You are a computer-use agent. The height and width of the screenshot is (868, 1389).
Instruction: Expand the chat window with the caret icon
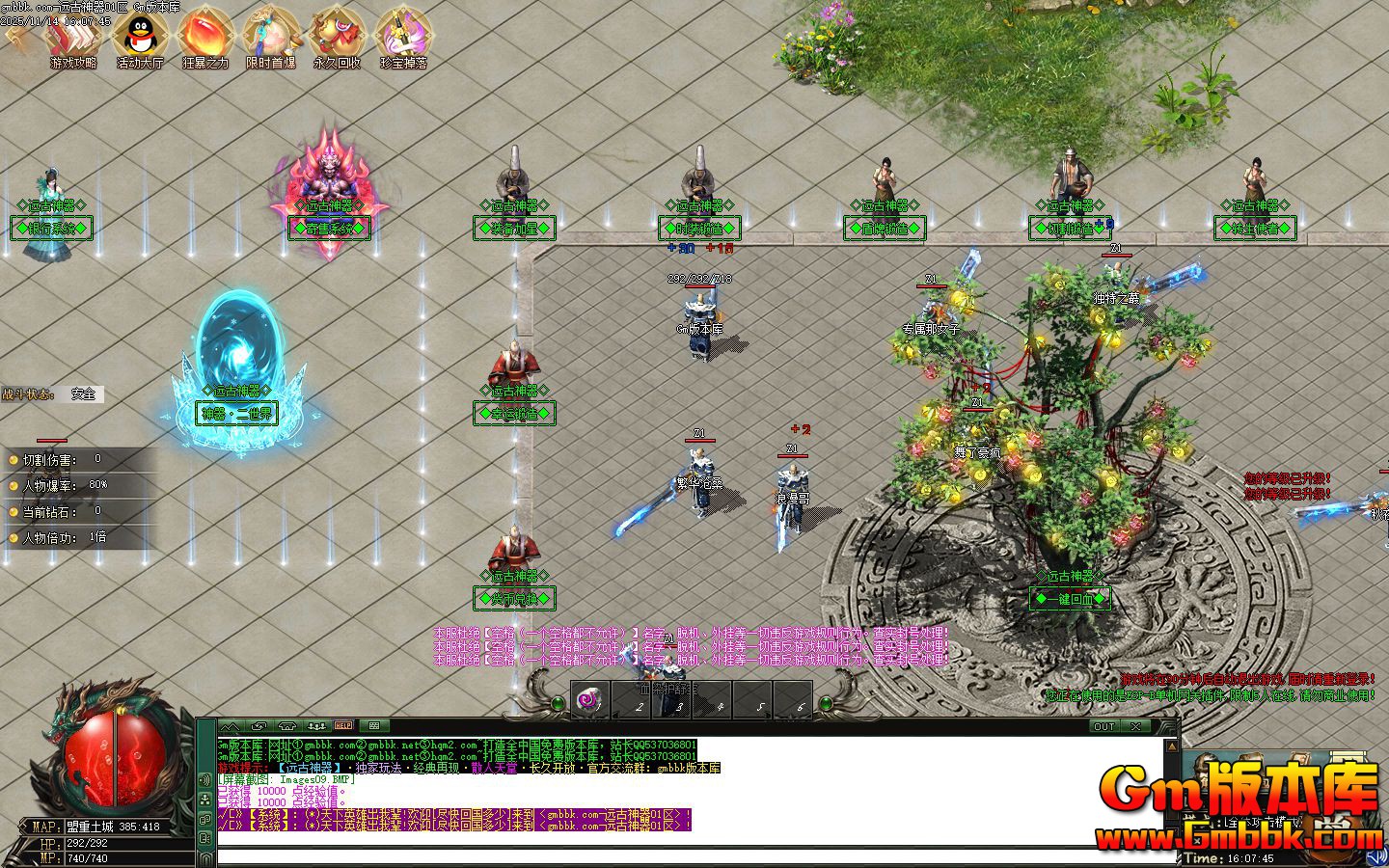[x=231, y=725]
